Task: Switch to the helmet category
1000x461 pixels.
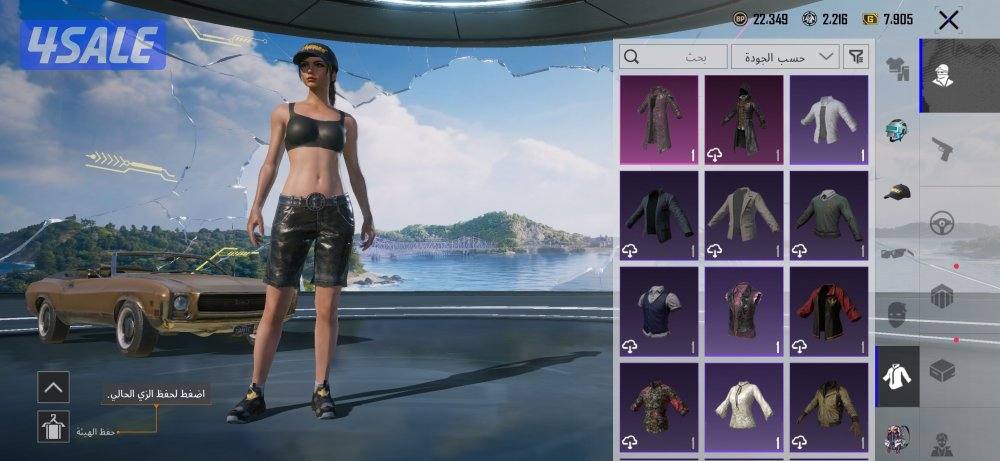Action: 897,131
